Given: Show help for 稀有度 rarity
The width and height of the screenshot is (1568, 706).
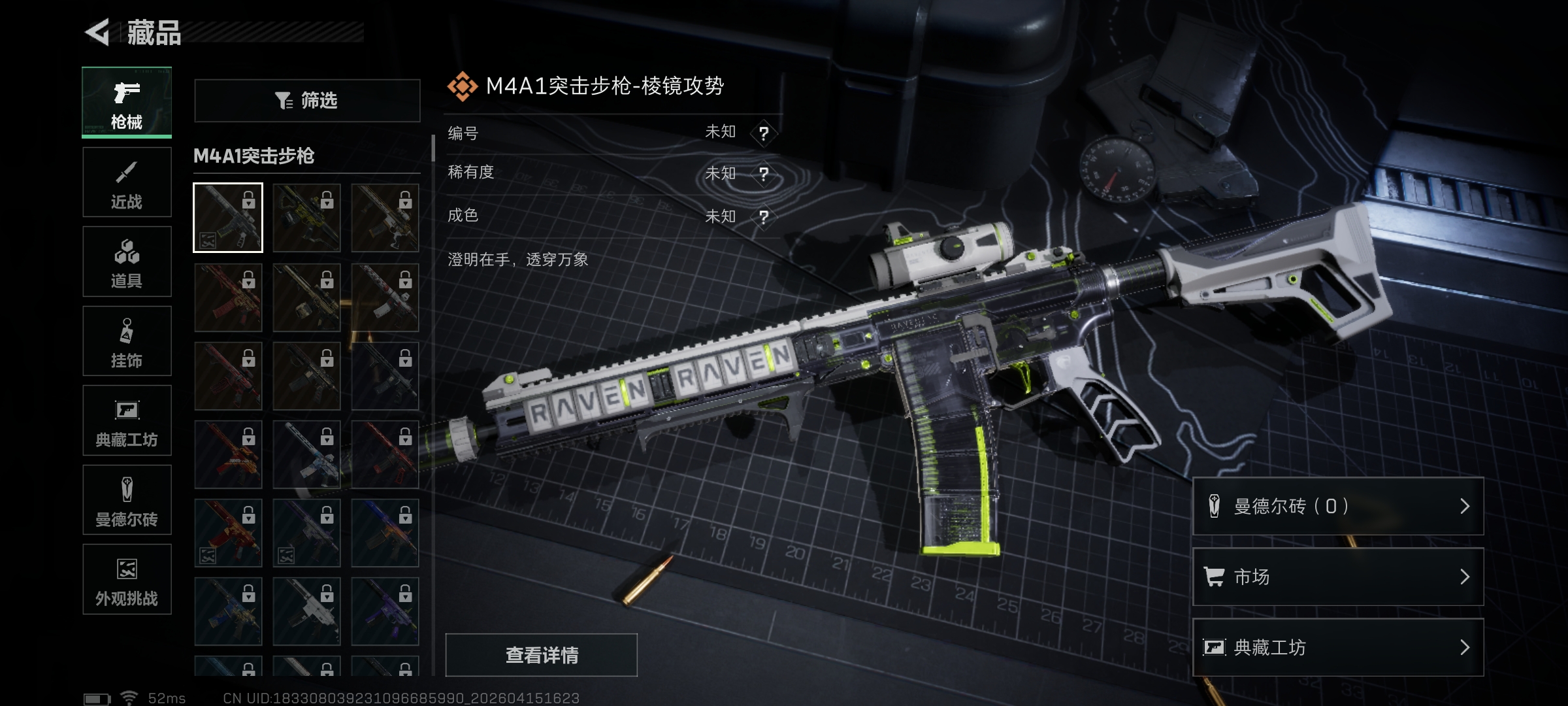Looking at the screenshot, I should [763, 174].
